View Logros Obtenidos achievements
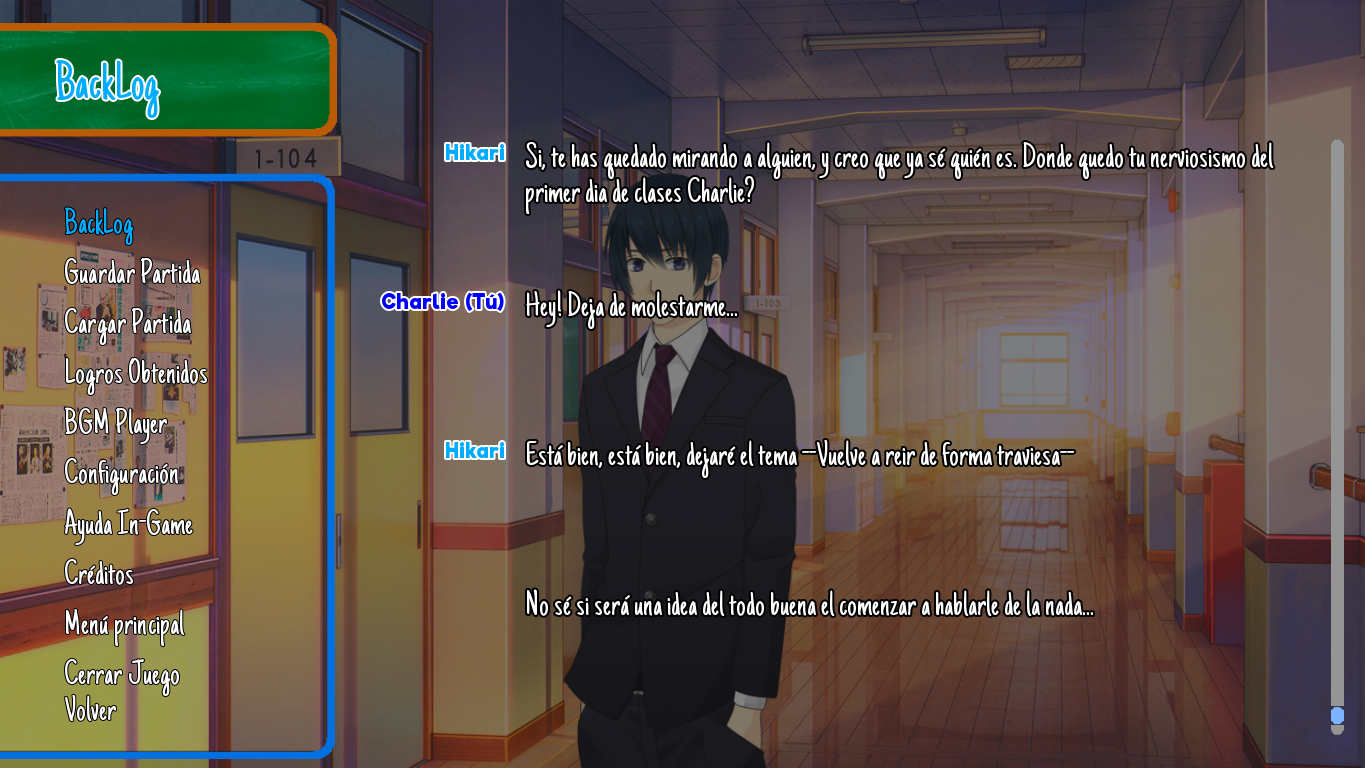 point(136,374)
